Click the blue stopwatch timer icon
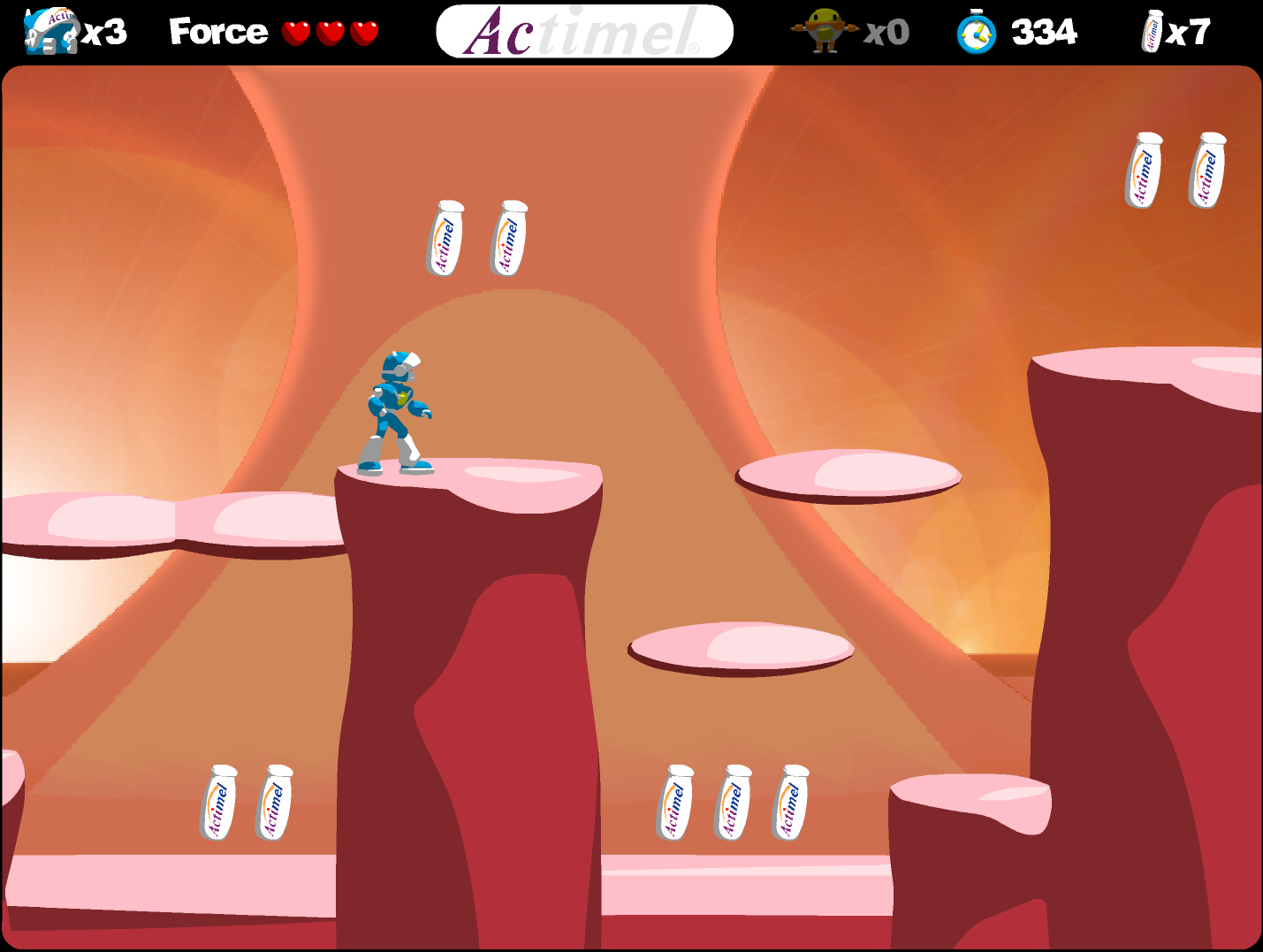Image resolution: width=1263 pixels, height=952 pixels. 977,33
